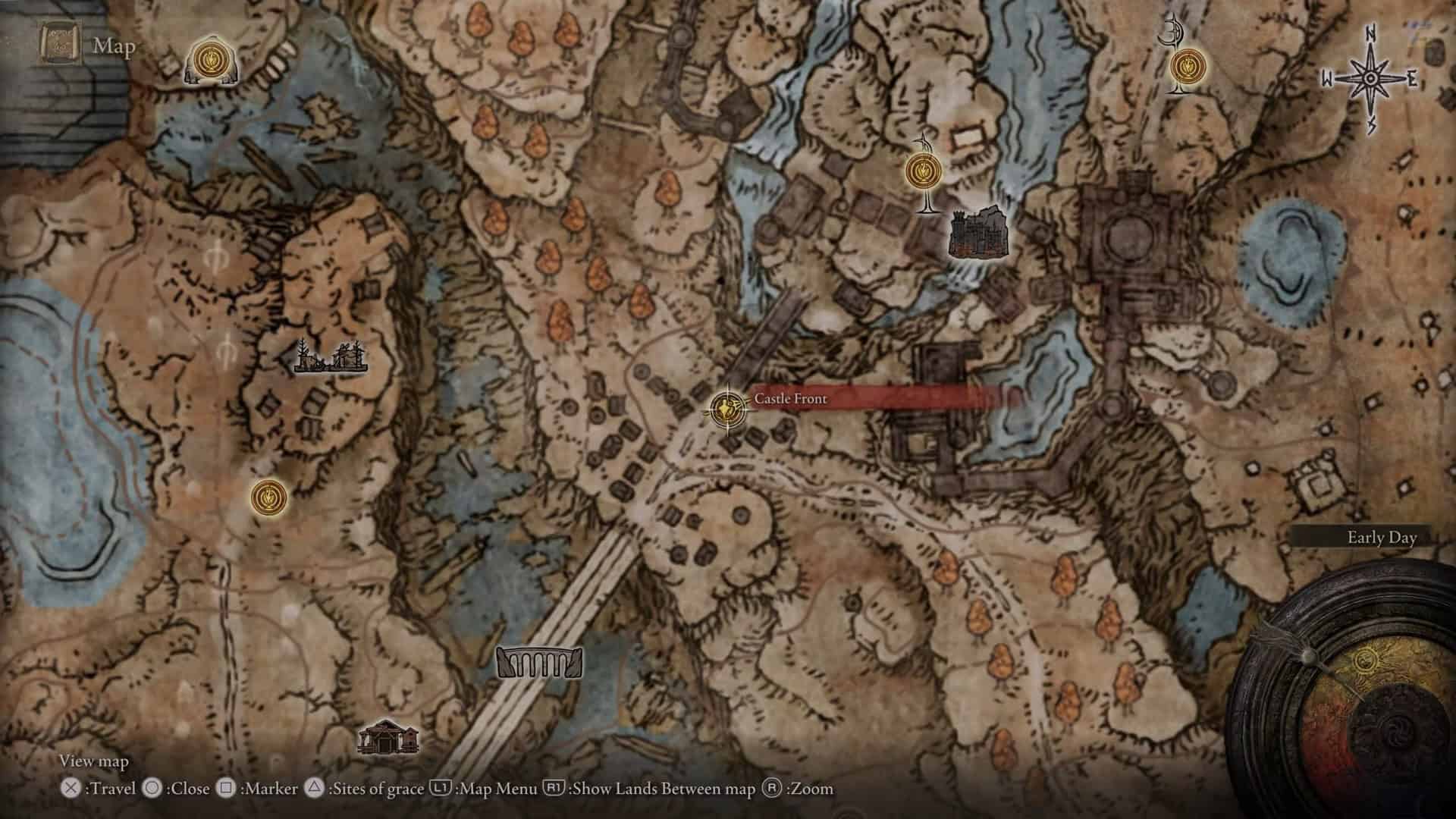This screenshot has height=819, width=1456.
Task: Click the compass rose
Action: 1370,78
